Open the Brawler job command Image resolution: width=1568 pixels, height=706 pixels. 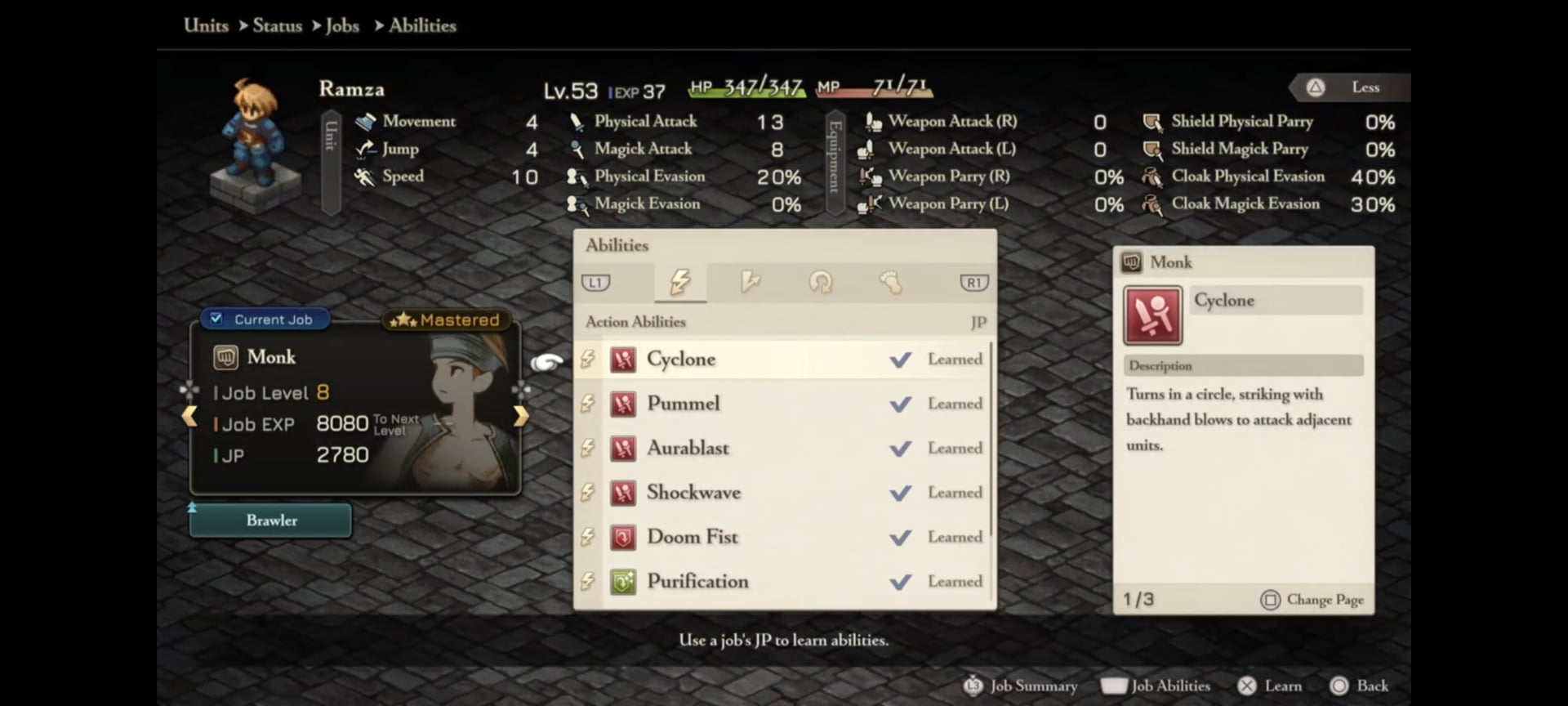click(x=270, y=521)
